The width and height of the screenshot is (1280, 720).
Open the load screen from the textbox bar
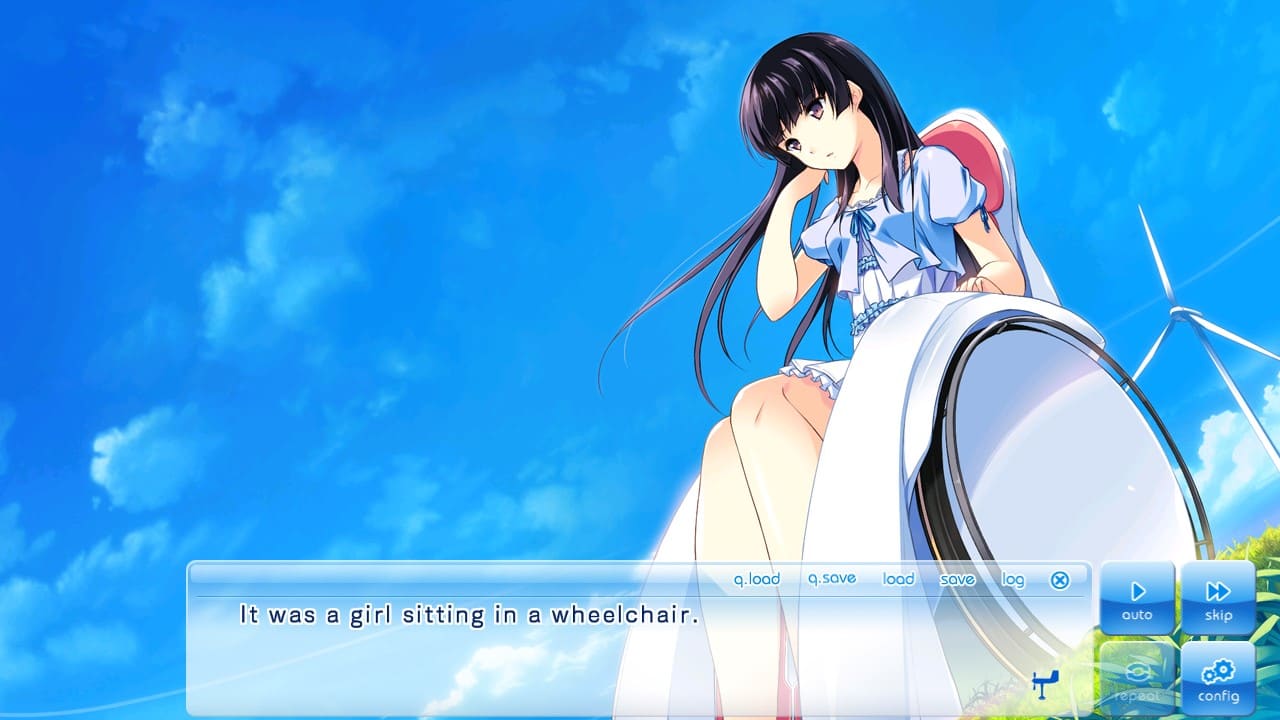[x=898, y=579]
